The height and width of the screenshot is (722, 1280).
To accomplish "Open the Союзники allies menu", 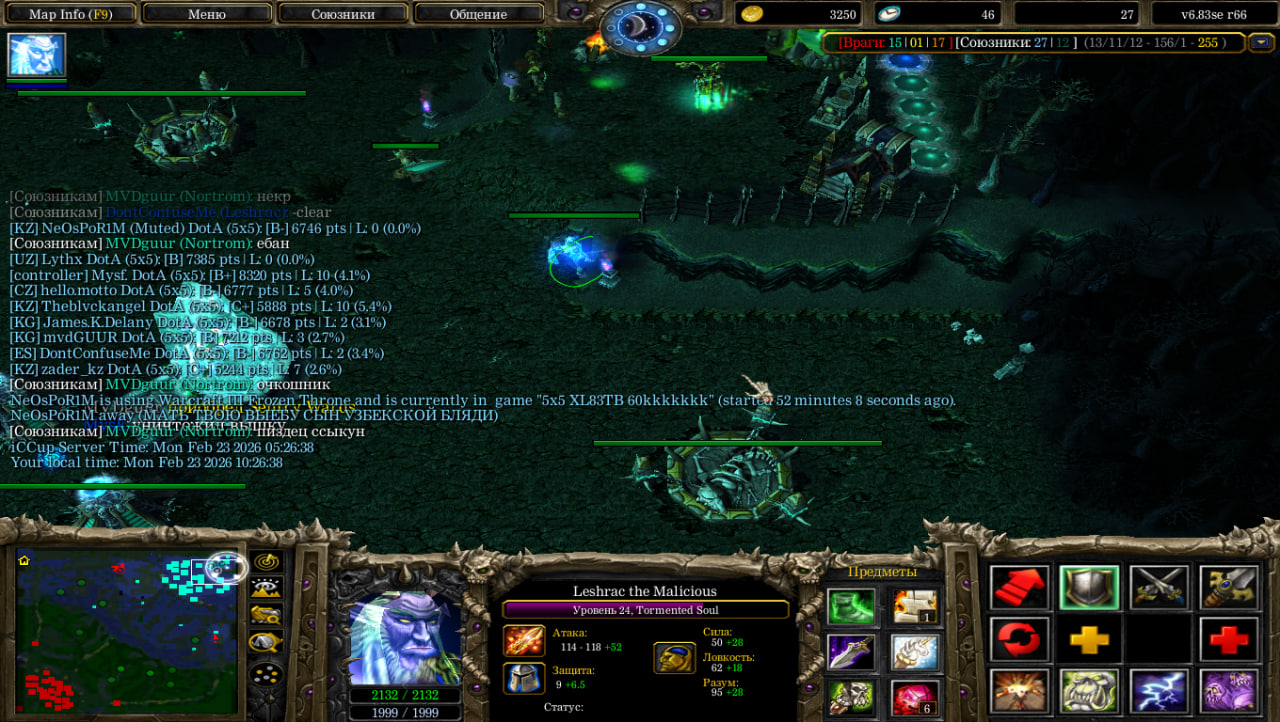I will pos(342,14).
